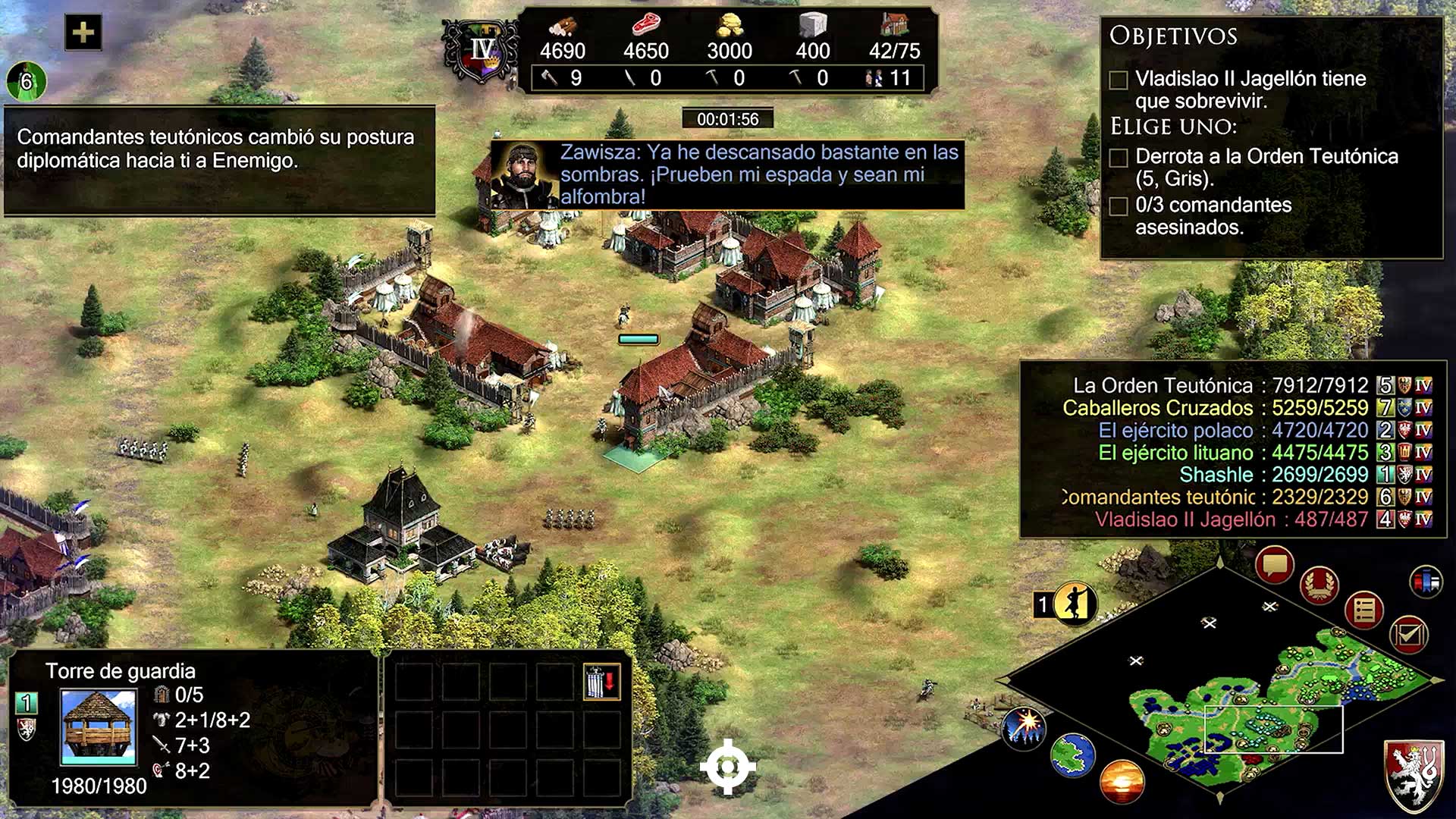
Task: Toggle the colored ribbons team button
Action: [1426, 582]
